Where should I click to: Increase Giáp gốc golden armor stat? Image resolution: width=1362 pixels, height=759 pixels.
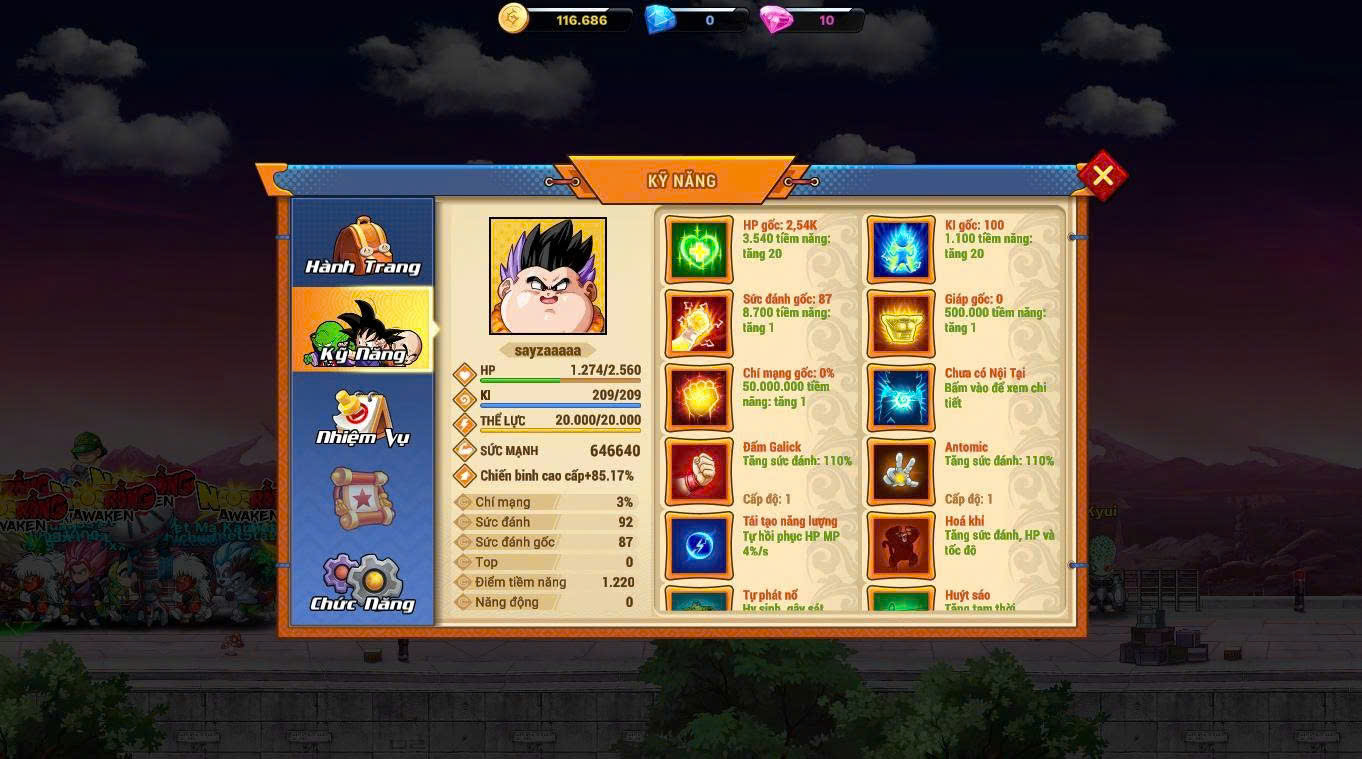point(901,323)
